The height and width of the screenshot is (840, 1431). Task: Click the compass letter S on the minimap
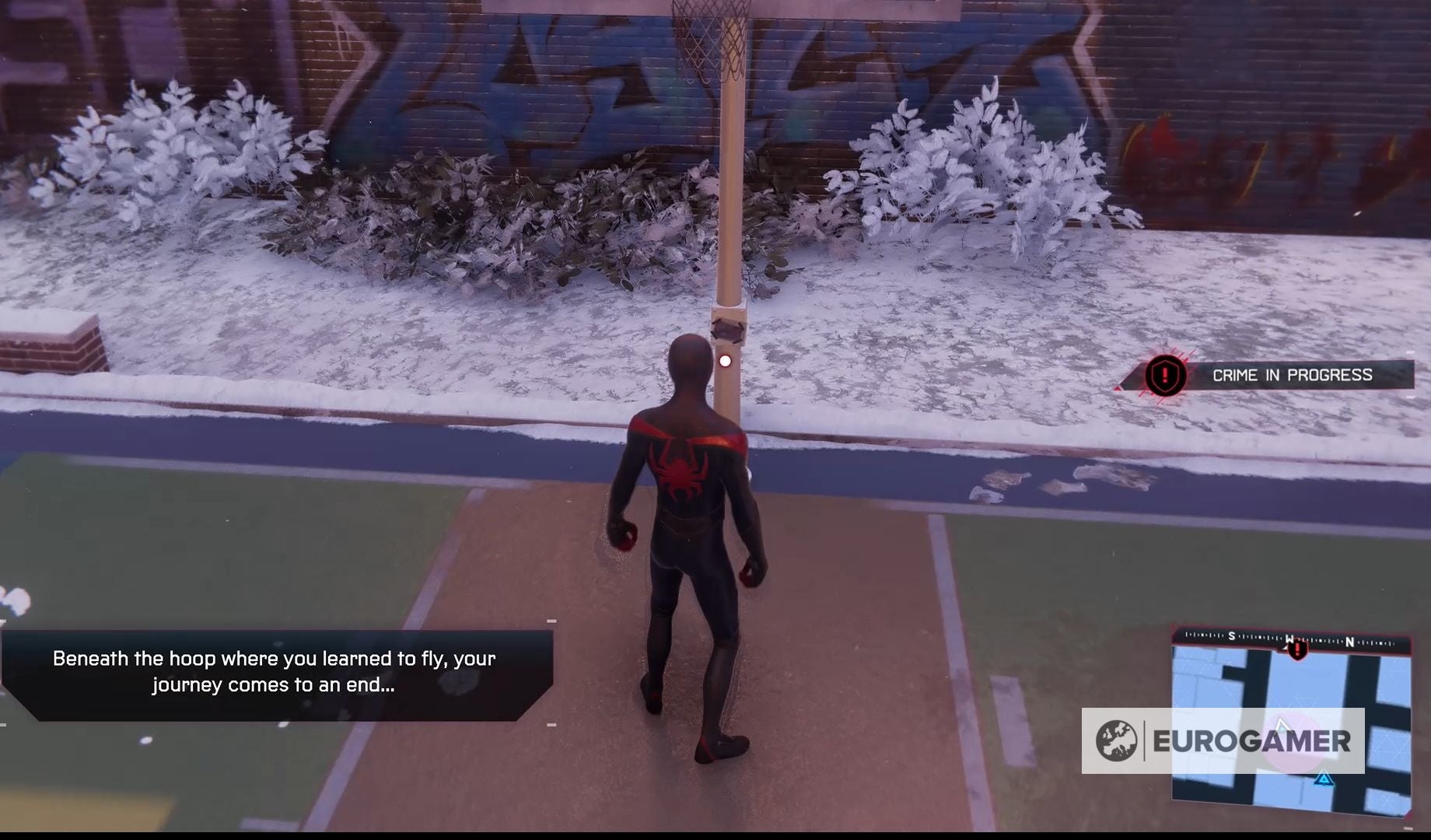click(x=1232, y=636)
